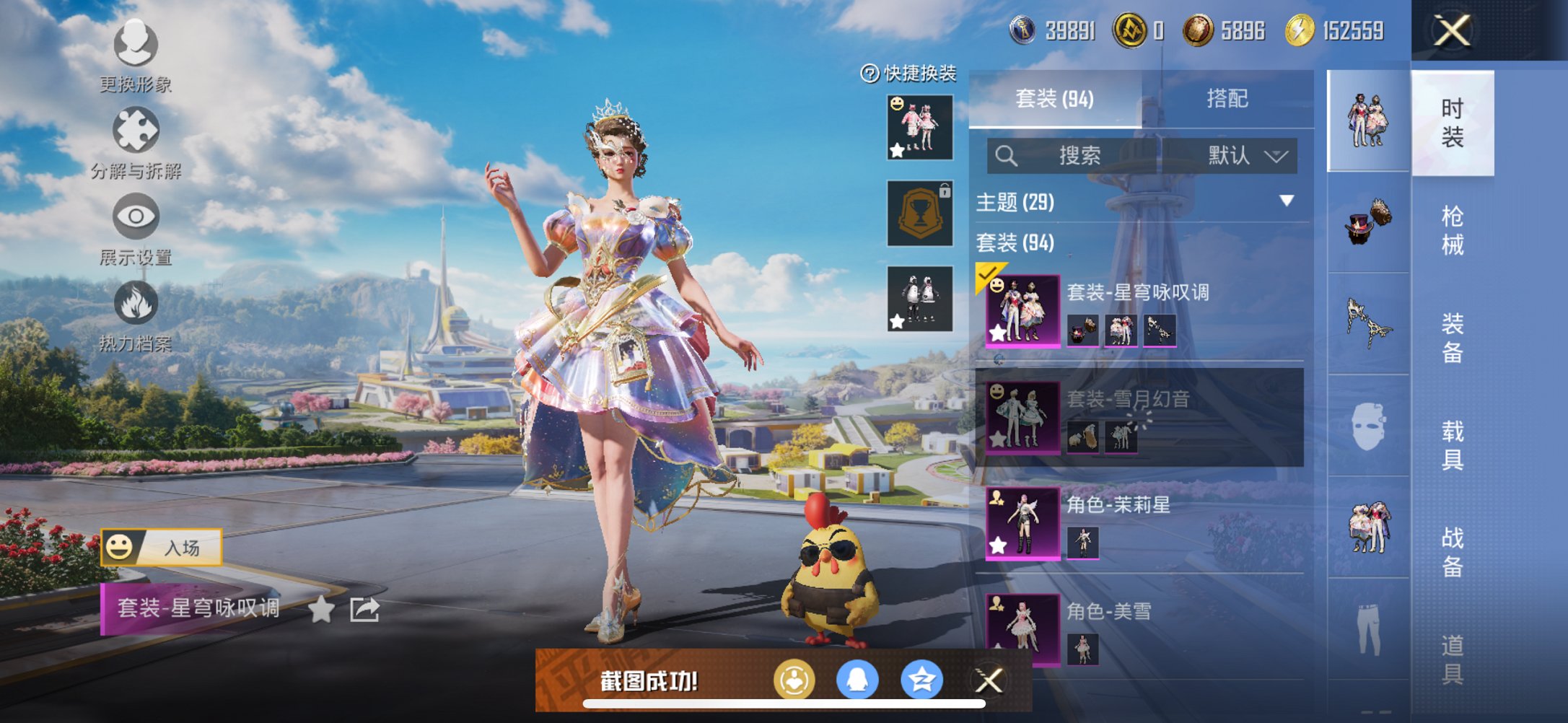Screen dimensions: 1568x723
Task: Open 更换形象 (change appearance)
Action: click(136, 45)
